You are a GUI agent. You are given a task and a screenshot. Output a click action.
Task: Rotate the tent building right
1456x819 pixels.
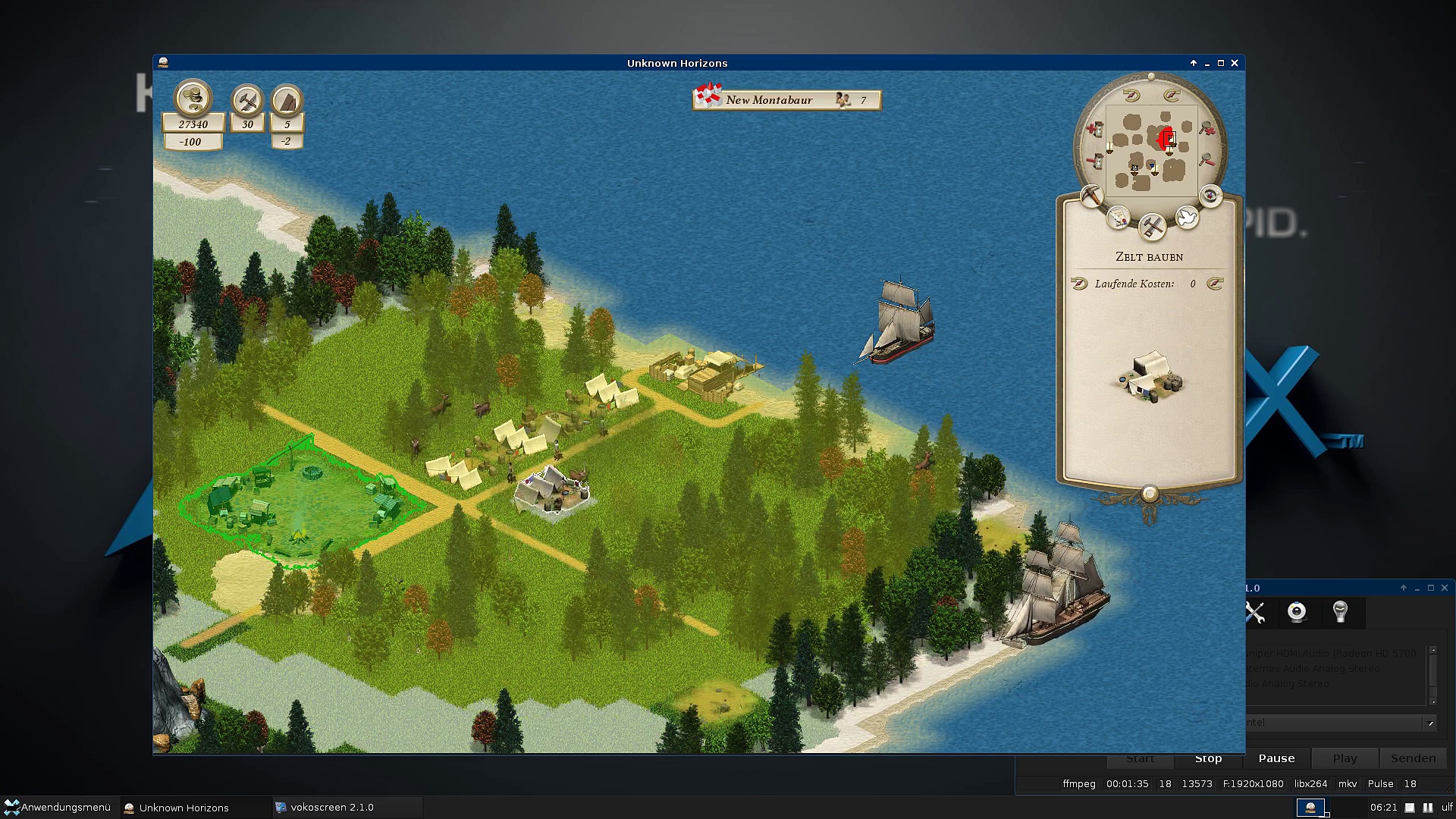1215,284
